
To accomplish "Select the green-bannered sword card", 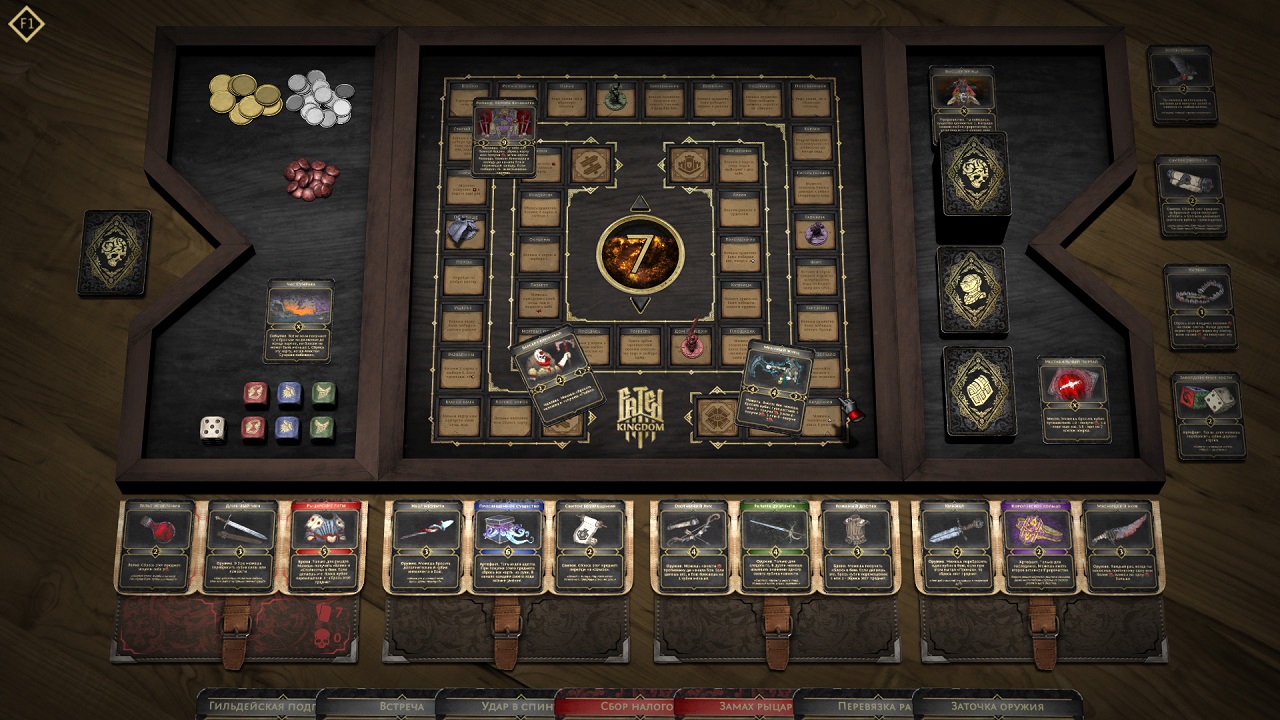I will (x=776, y=546).
